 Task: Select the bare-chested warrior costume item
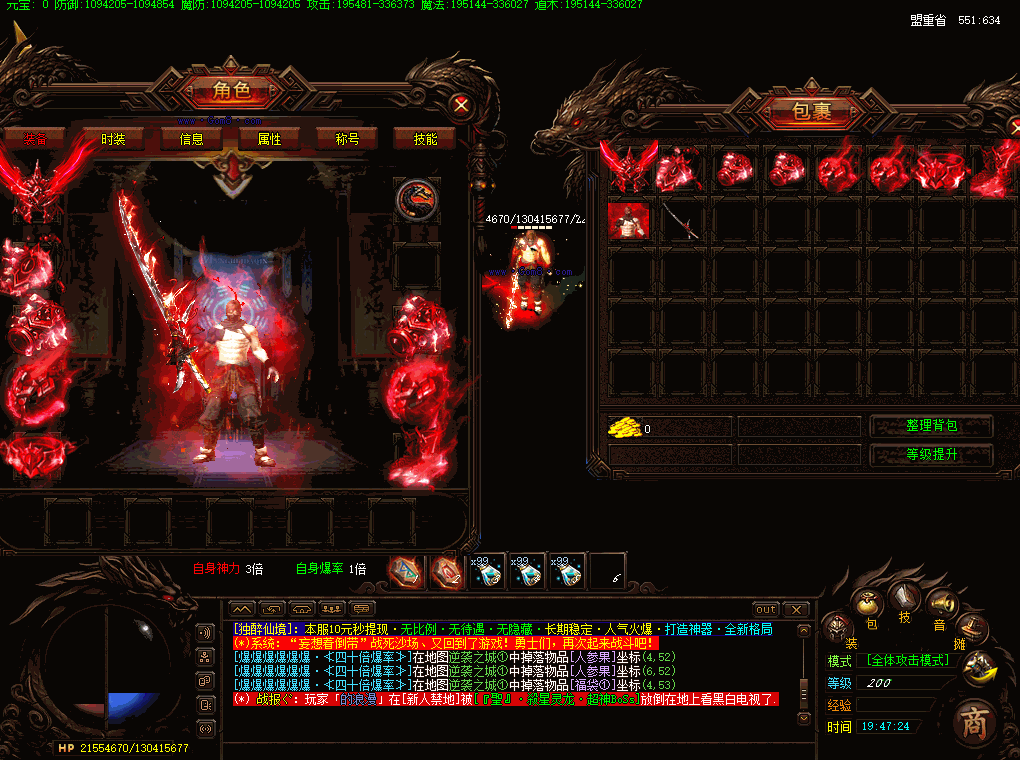pyautogui.click(x=629, y=221)
